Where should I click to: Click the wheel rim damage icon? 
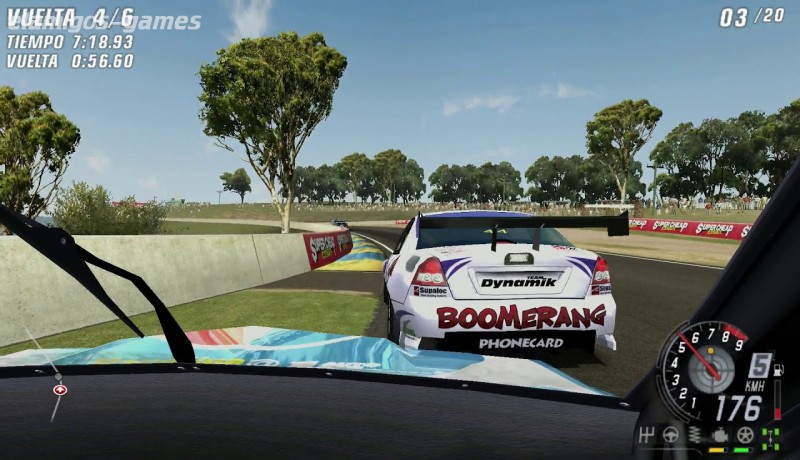[x=744, y=435]
